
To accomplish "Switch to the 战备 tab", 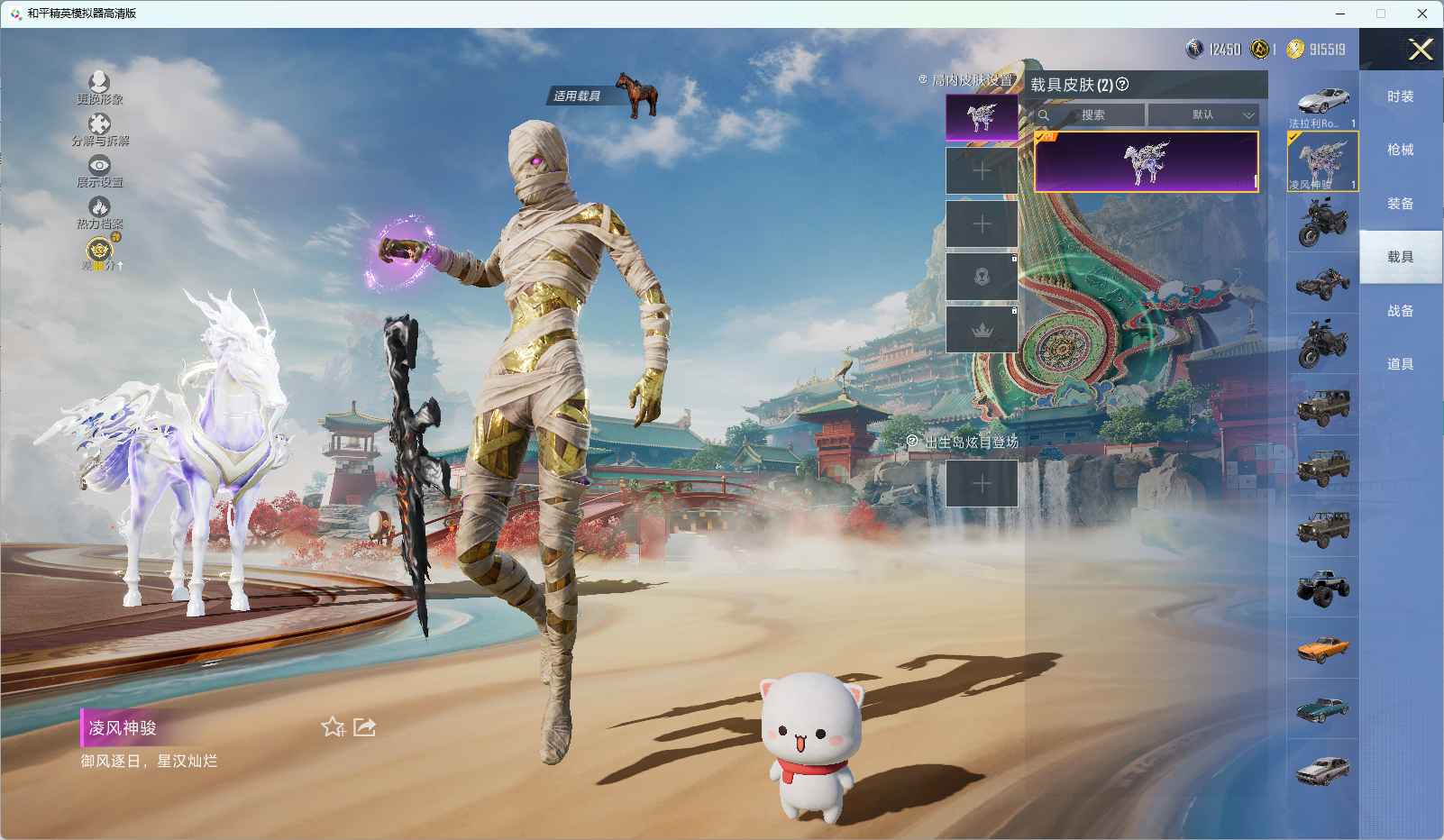I will click(x=1400, y=311).
